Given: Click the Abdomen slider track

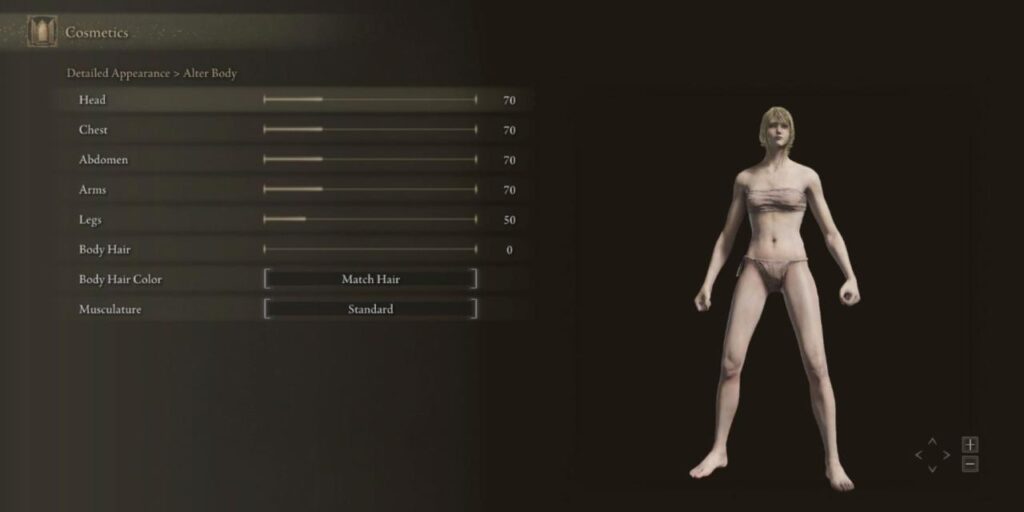Looking at the screenshot, I should [370, 160].
